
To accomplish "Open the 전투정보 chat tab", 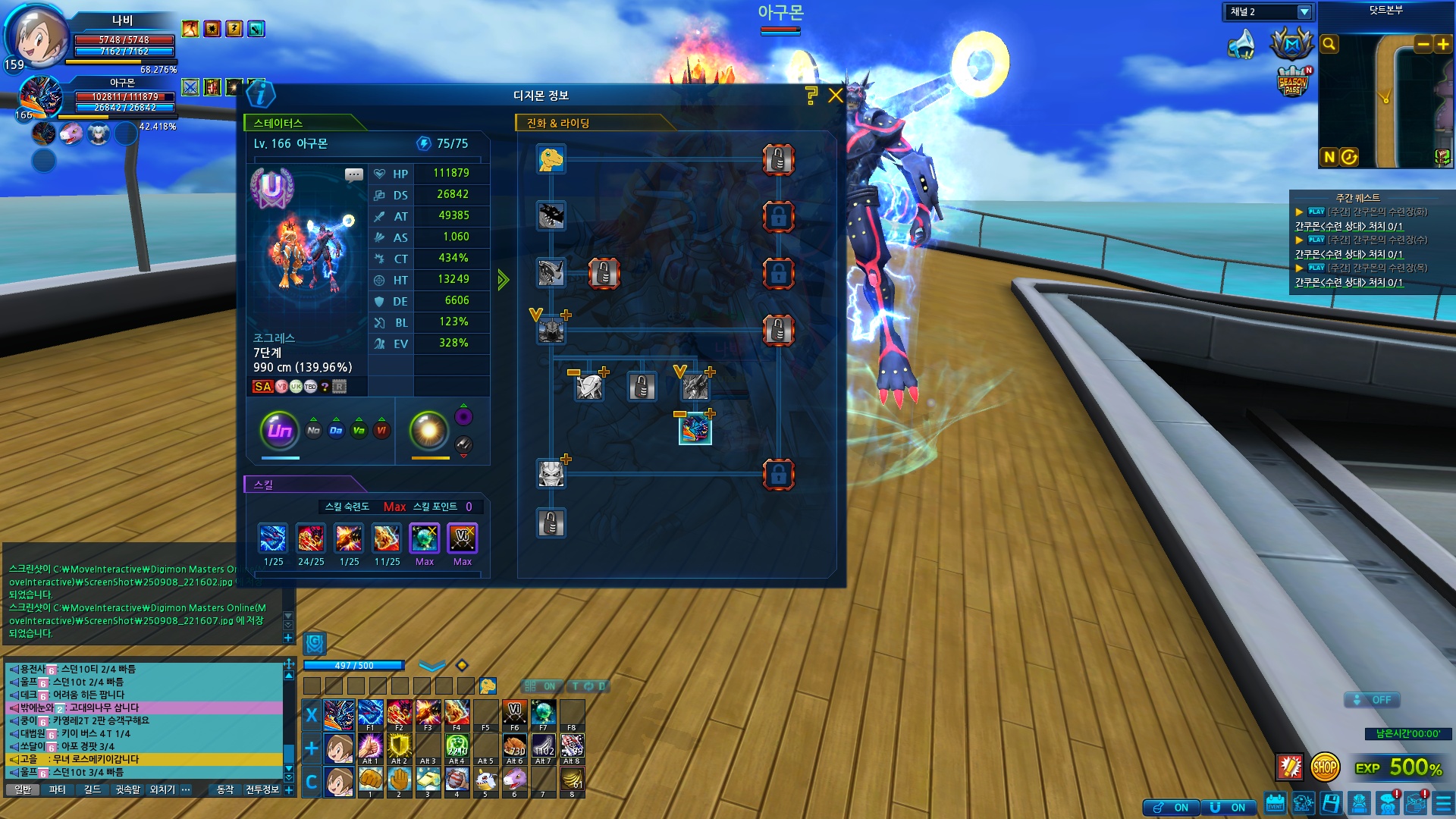I will (262, 789).
